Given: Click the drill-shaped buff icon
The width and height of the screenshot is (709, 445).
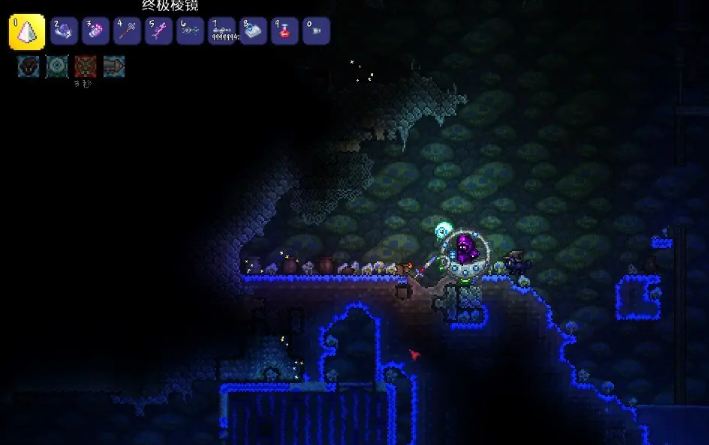Looking at the screenshot, I should 113,67.
